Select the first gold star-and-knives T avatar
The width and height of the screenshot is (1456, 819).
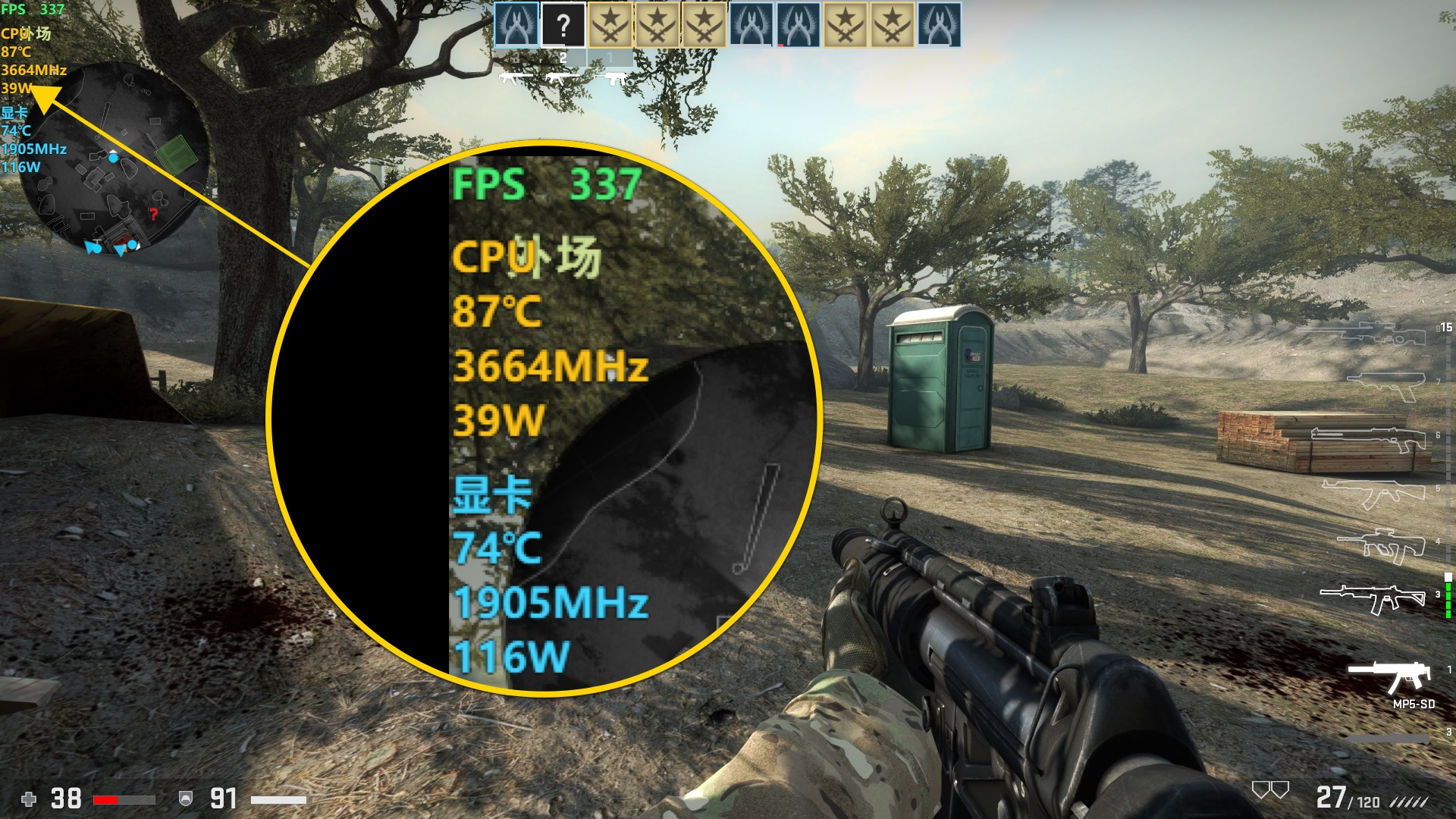click(x=610, y=24)
